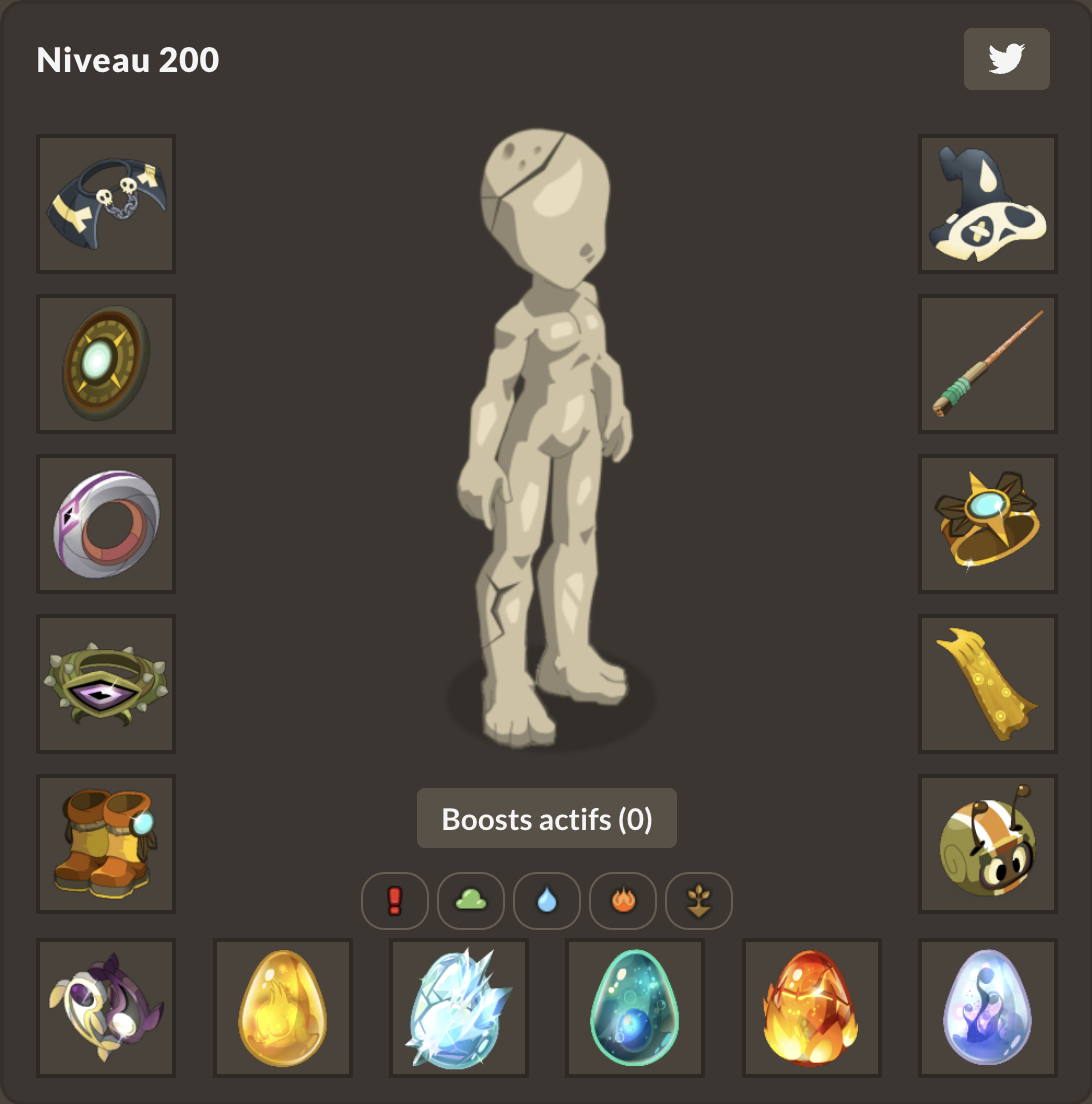Pick the turquoise Dofus egg slot

point(635,1008)
